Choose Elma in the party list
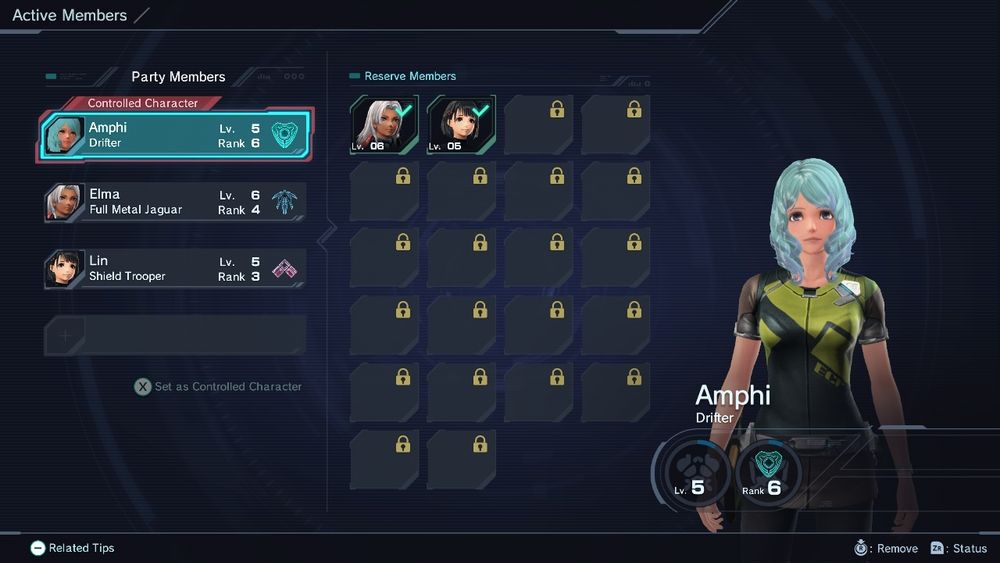The image size is (1000, 563). [x=175, y=202]
